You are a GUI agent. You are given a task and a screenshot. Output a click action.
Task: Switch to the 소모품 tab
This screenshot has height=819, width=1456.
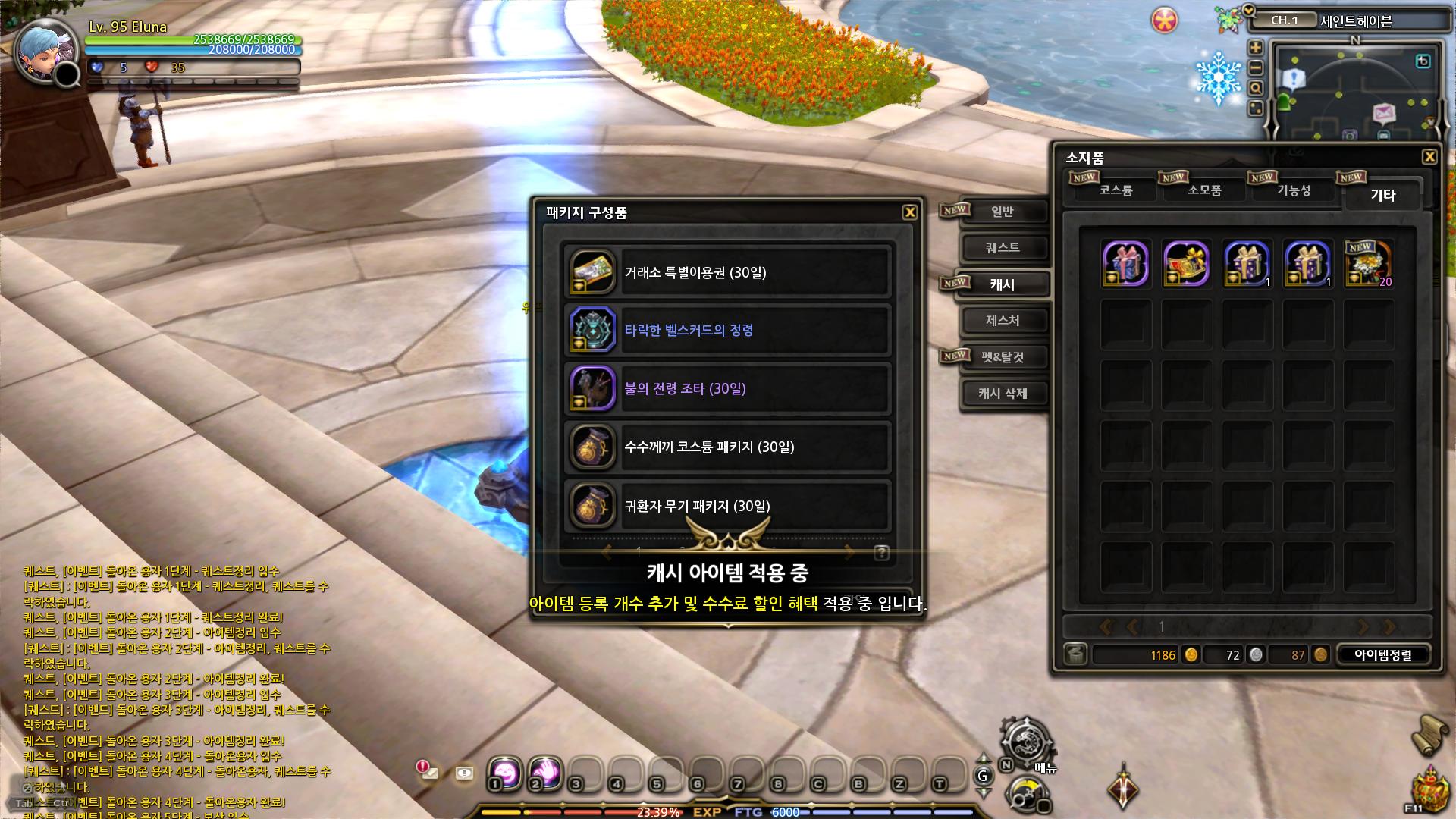pos(1204,190)
